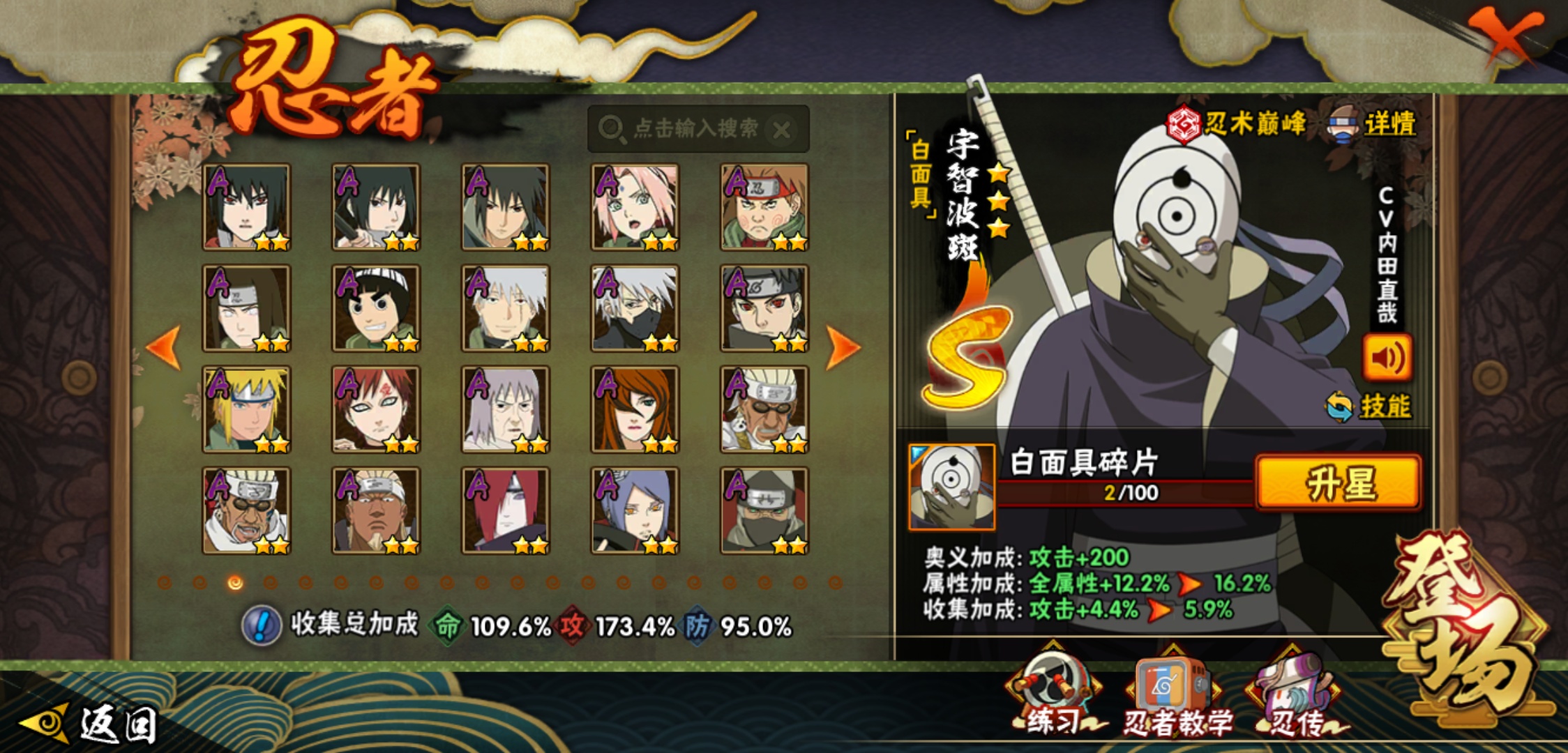Pick the purple-haired Konan portrait
The width and height of the screenshot is (1568, 753).
point(635,510)
